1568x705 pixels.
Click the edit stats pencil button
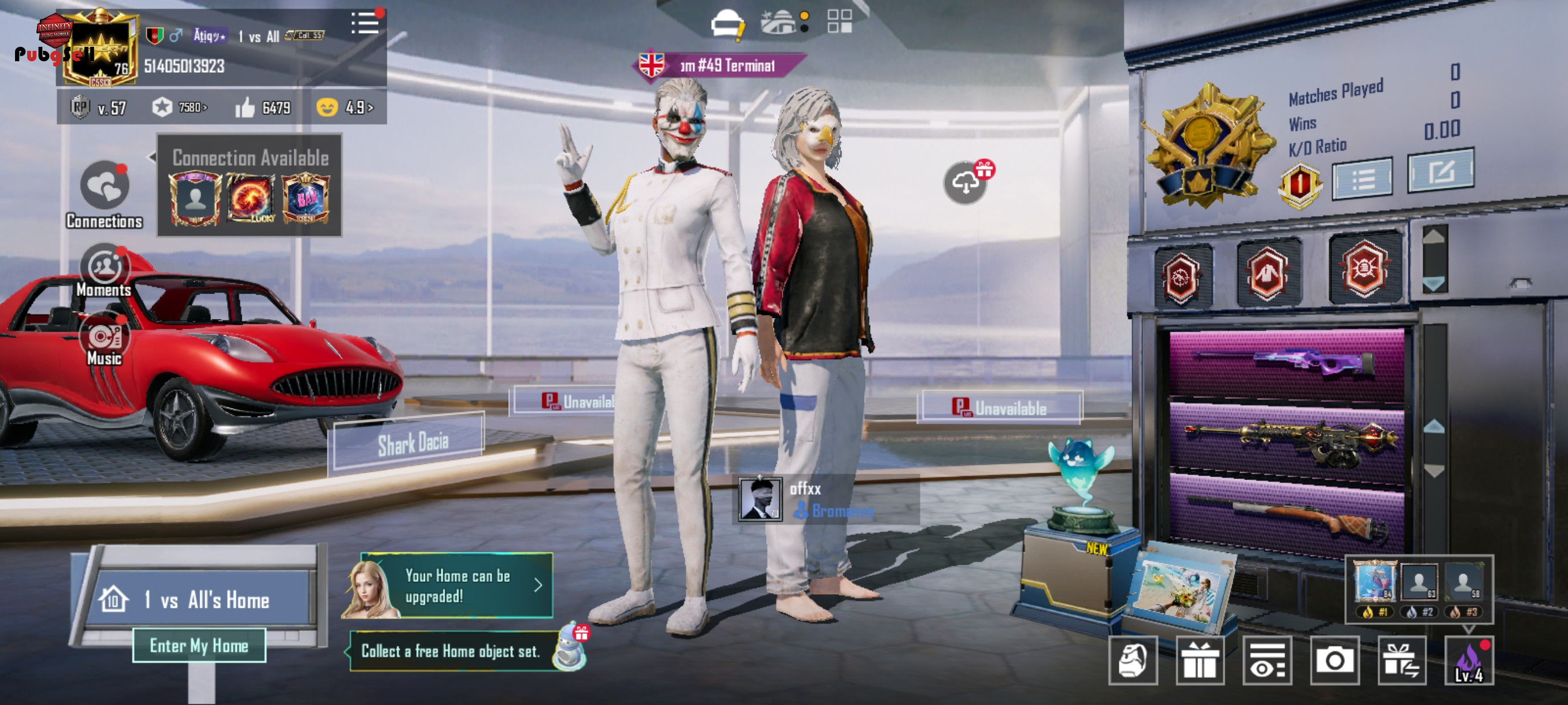click(x=1440, y=172)
